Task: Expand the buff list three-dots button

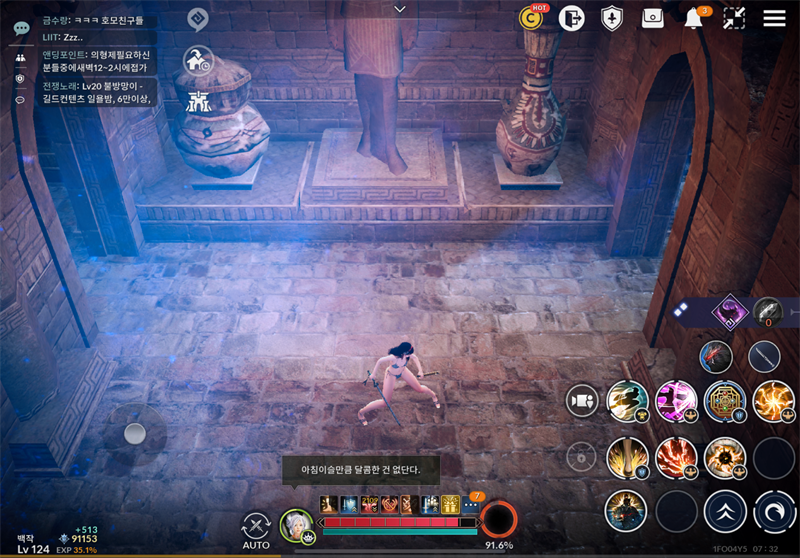Action: pos(470,506)
